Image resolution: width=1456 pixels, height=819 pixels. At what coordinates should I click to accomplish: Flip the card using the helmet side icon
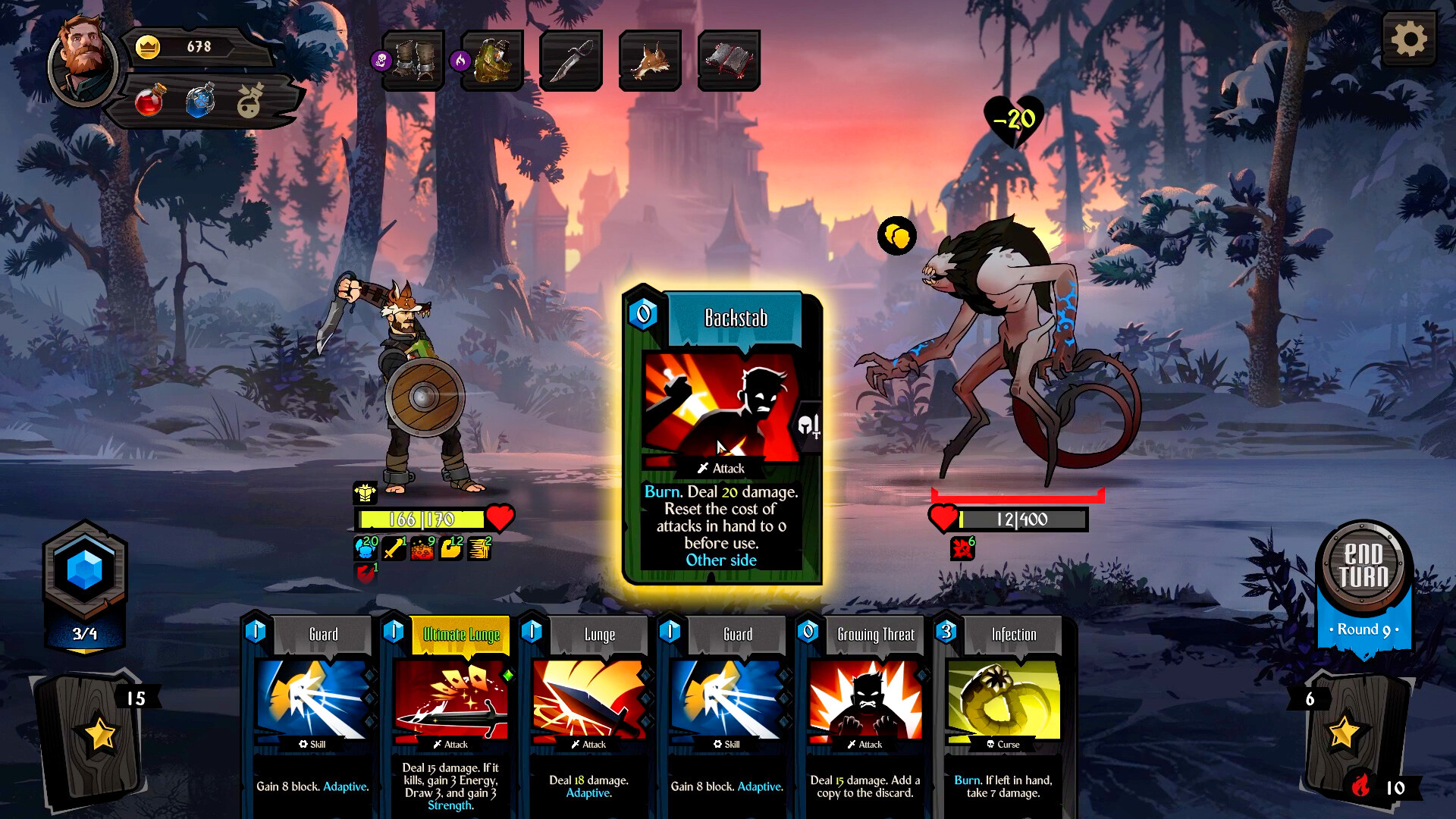pyautogui.click(x=809, y=426)
